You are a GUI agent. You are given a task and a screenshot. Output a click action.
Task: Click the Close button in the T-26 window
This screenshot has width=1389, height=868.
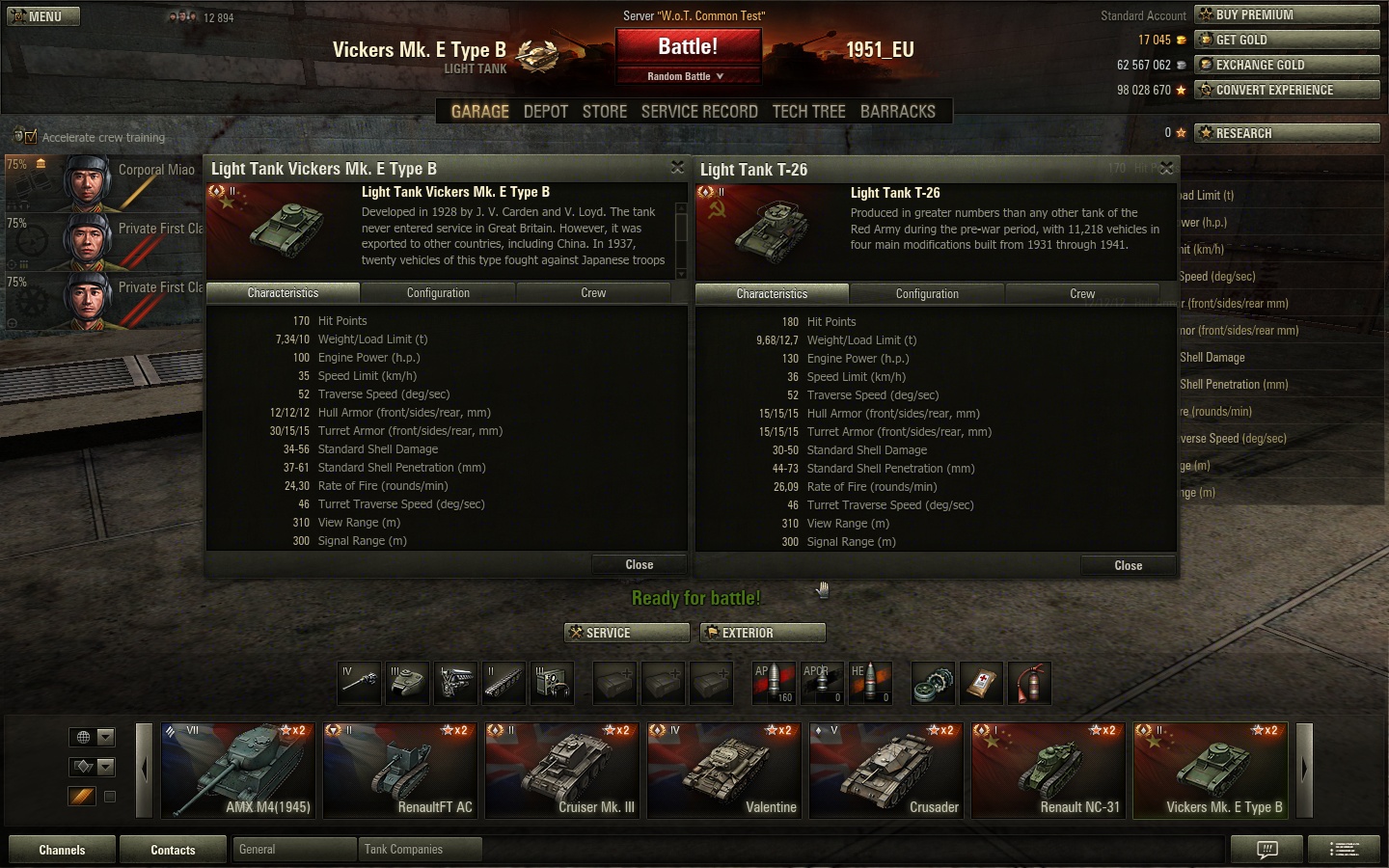[x=1128, y=566]
